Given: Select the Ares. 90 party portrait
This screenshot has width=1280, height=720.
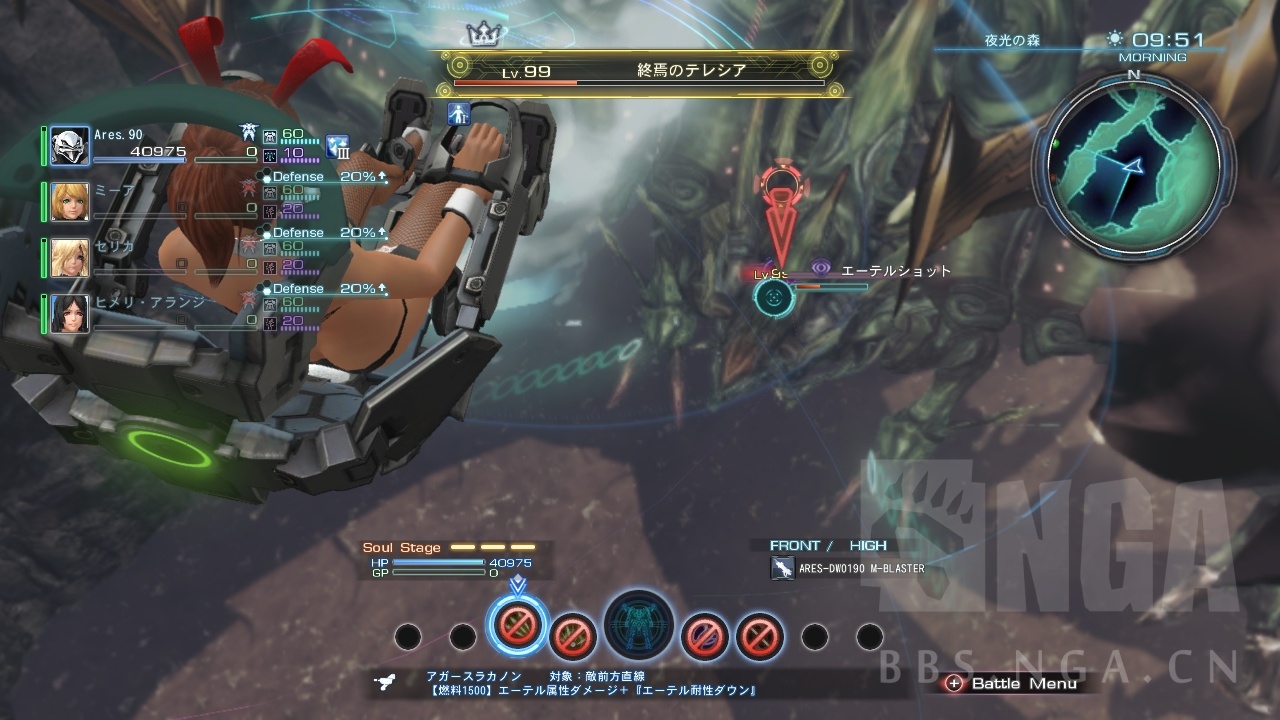Looking at the screenshot, I should click(70, 146).
